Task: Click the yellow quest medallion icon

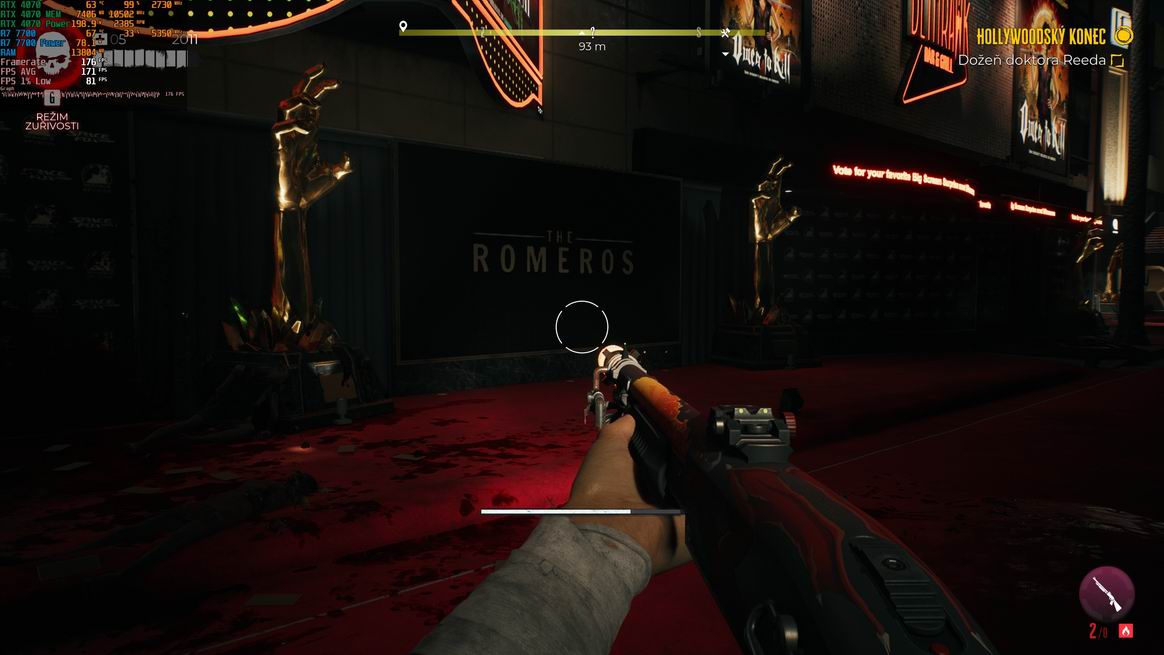Action: coord(1124,37)
